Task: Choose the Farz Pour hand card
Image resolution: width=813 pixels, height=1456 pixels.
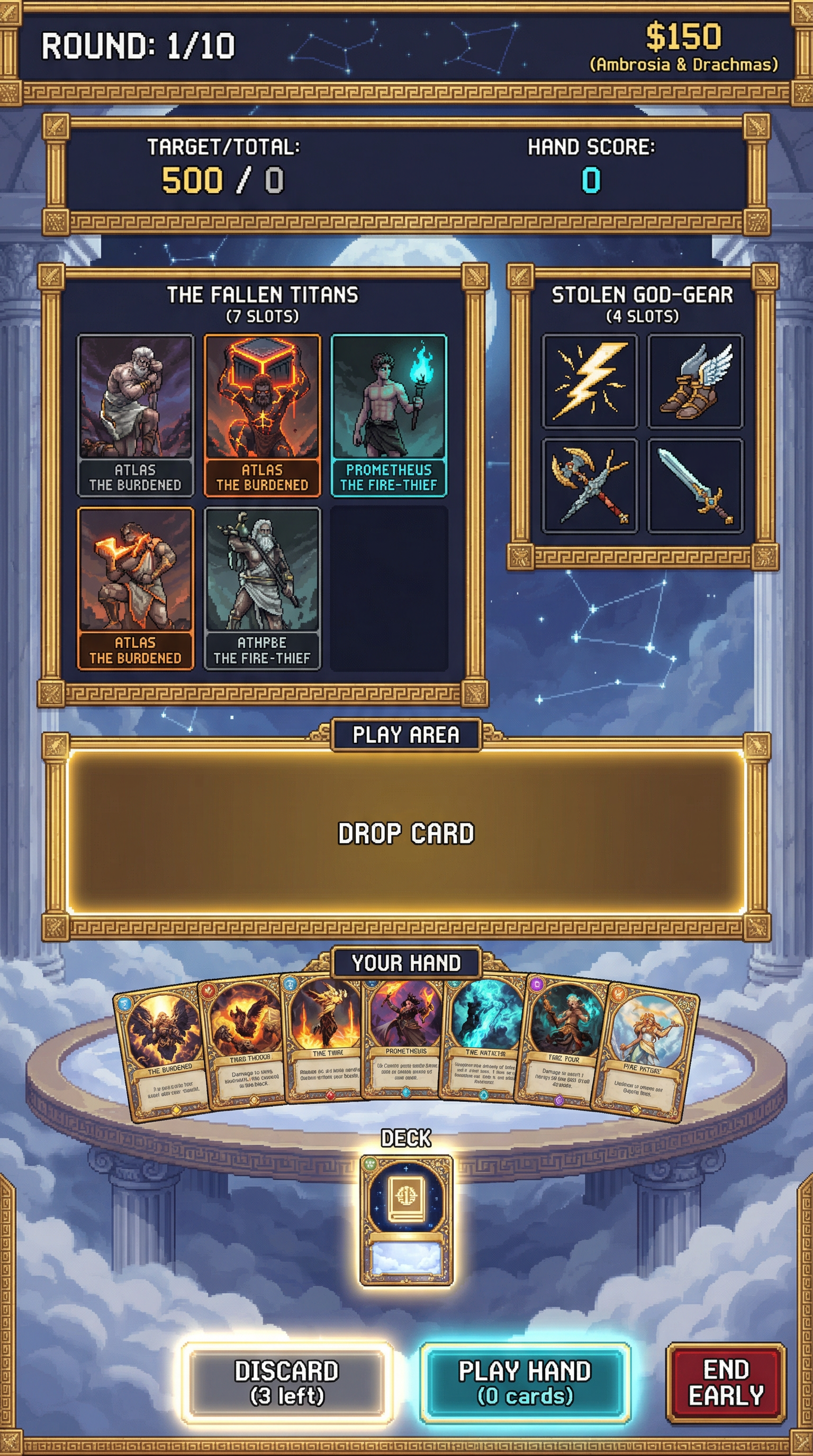Action: pyautogui.click(x=563, y=1045)
